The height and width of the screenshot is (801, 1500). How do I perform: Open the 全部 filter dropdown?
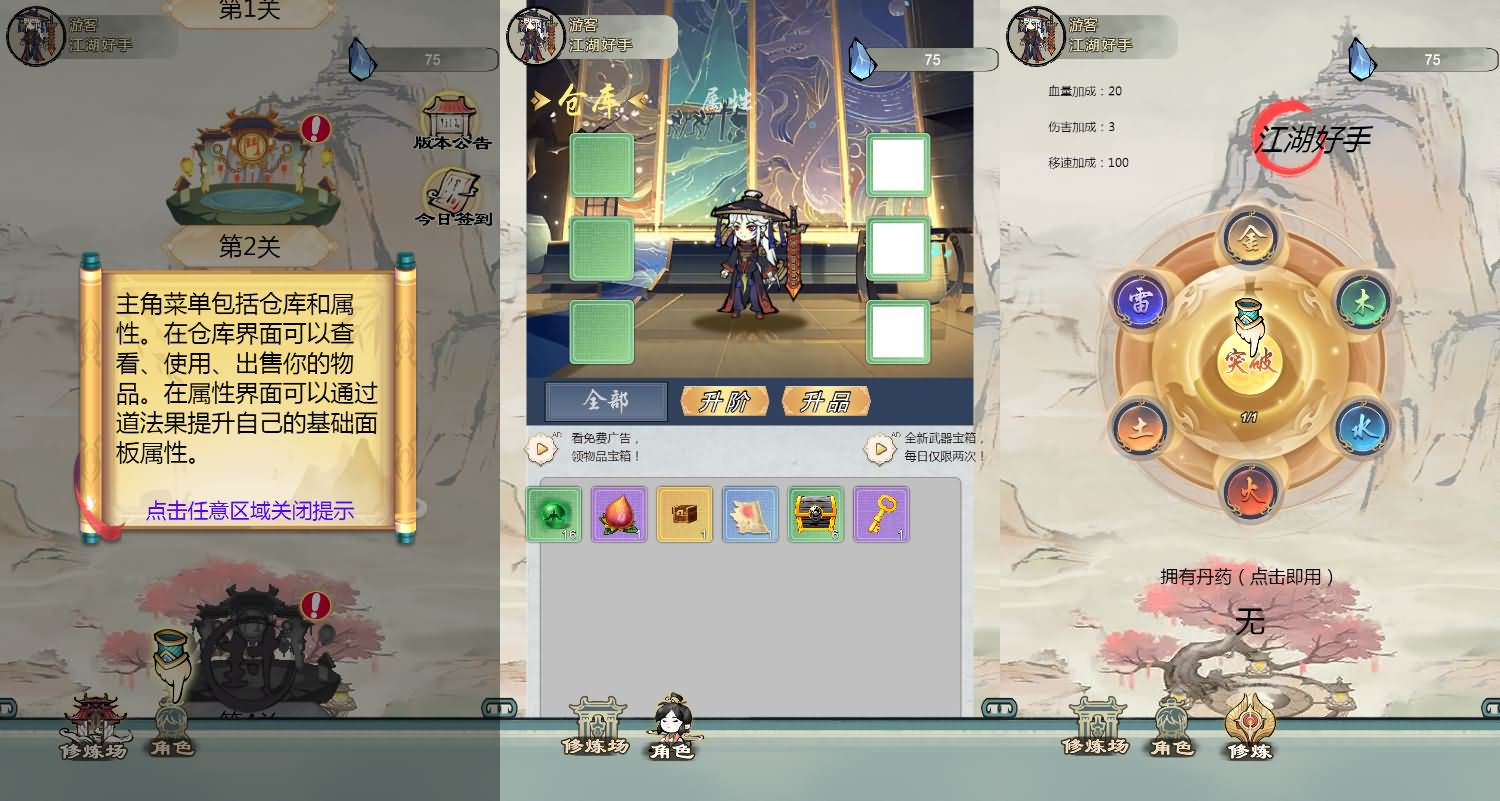605,400
